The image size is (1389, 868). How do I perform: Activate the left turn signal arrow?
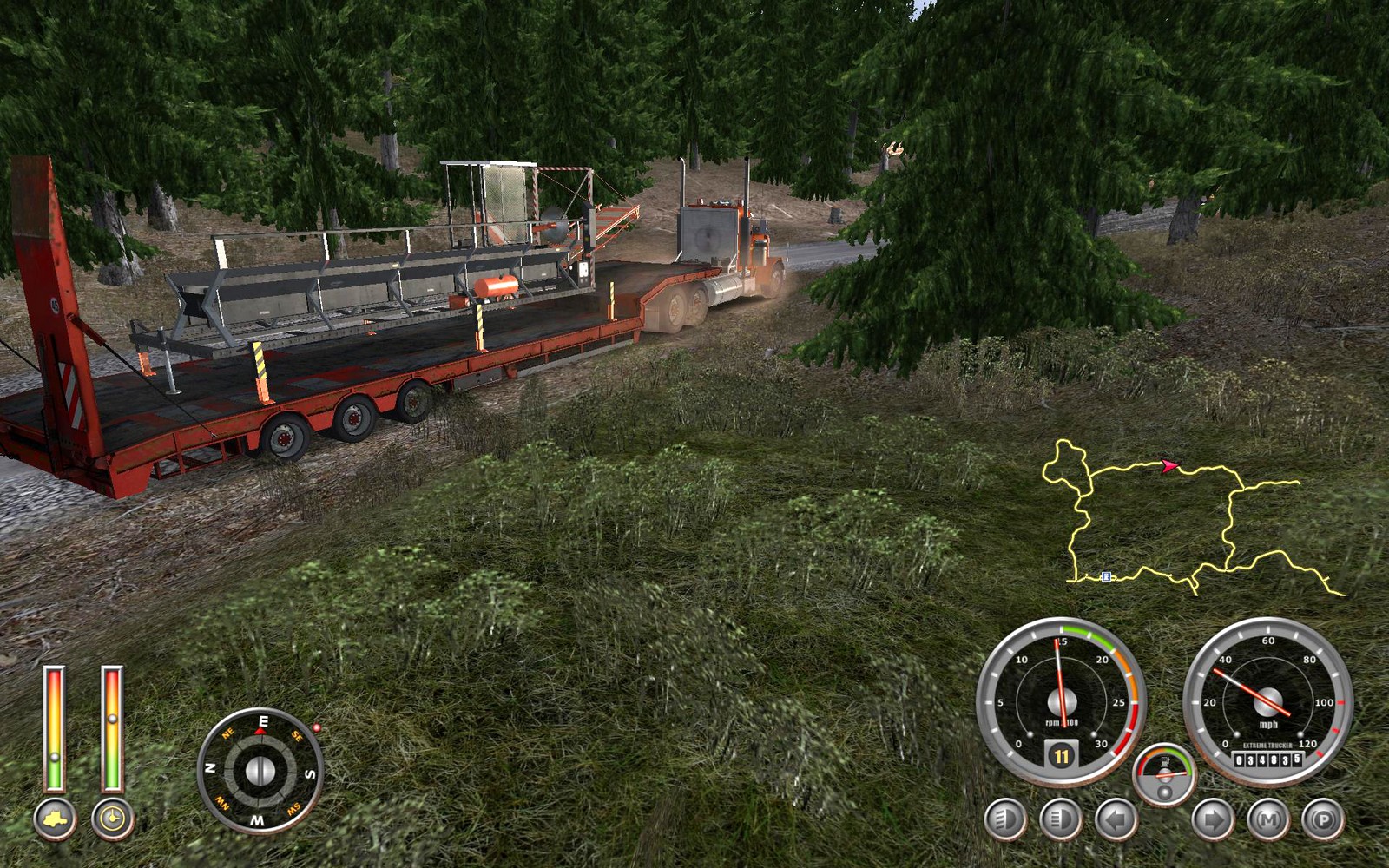point(1116,819)
